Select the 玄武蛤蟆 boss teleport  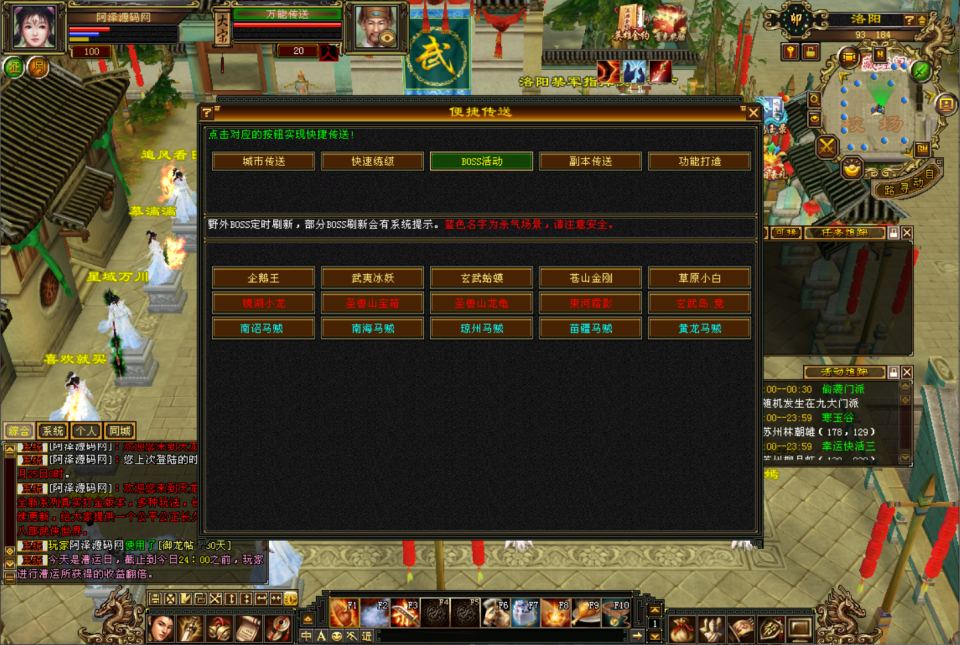point(481,277)
